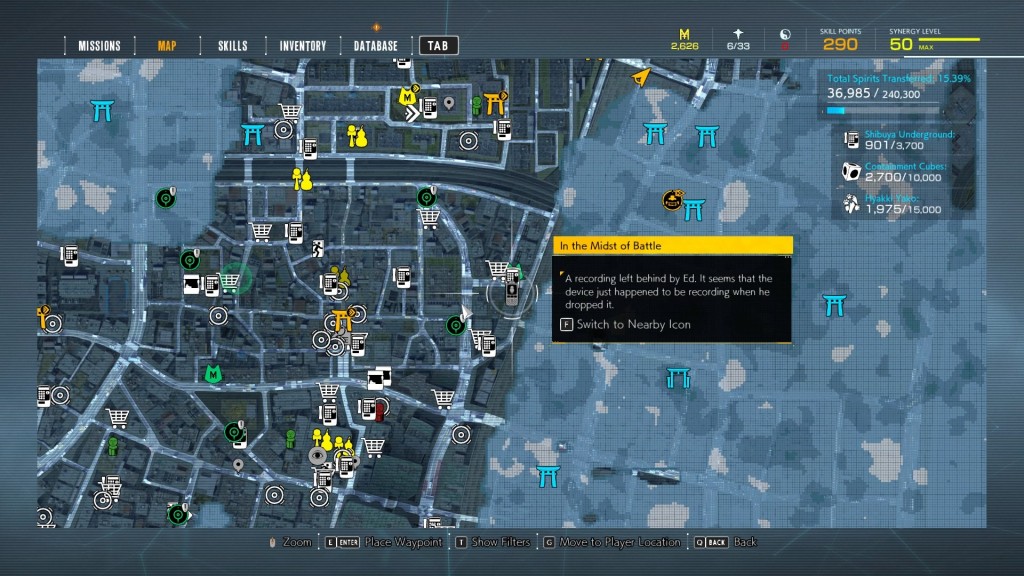Viewport: 1024px width, 576px height.
Task: Click the red figure marker by the phone booth
Action: (x=379, y=409)
